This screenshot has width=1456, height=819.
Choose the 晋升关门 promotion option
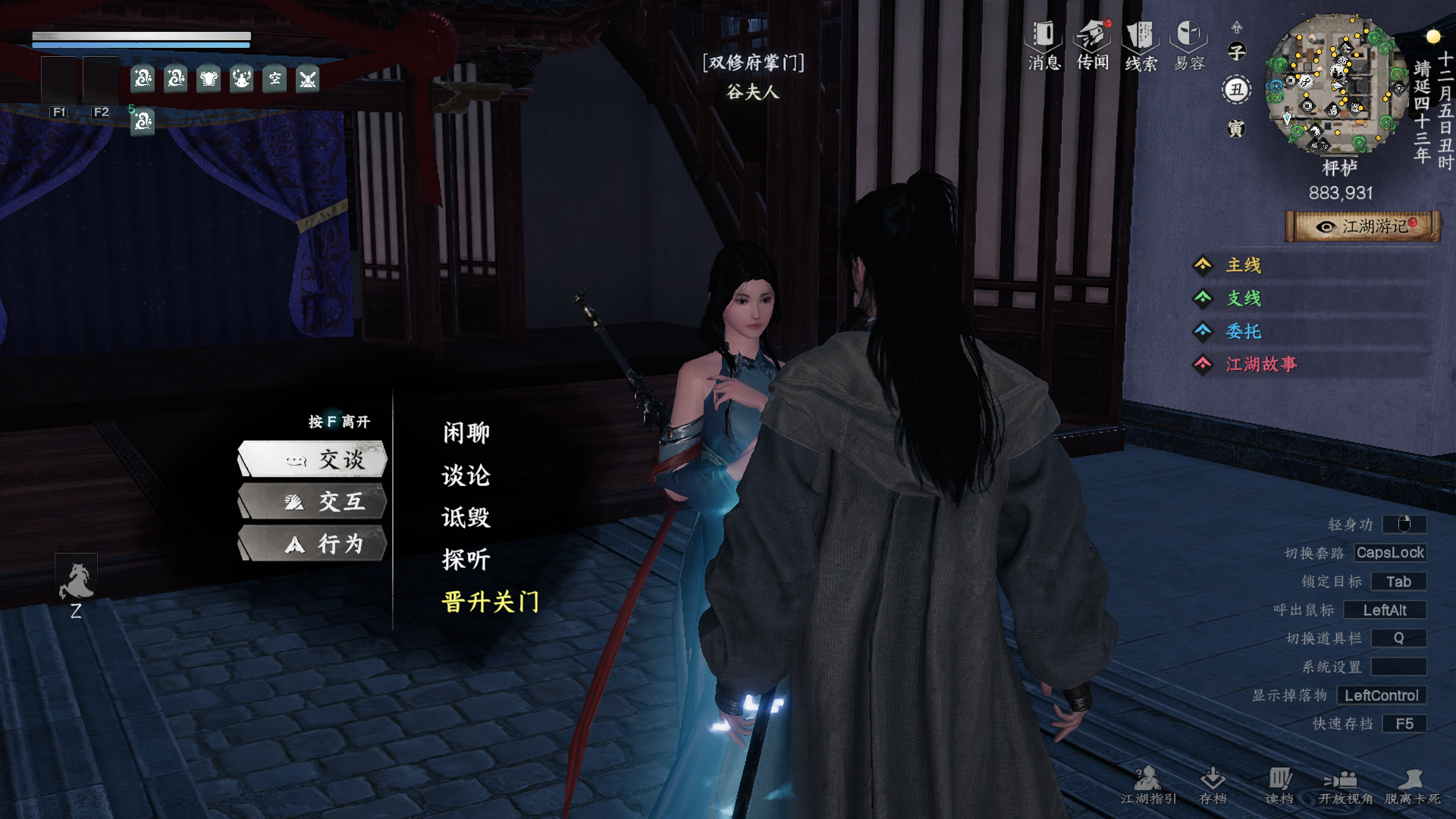[x=491, y=603]
